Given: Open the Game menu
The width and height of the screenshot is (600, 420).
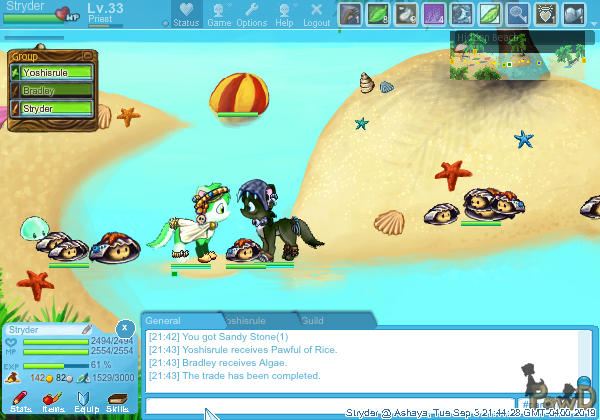Looking at the screenshot, I should click(219, 14).
